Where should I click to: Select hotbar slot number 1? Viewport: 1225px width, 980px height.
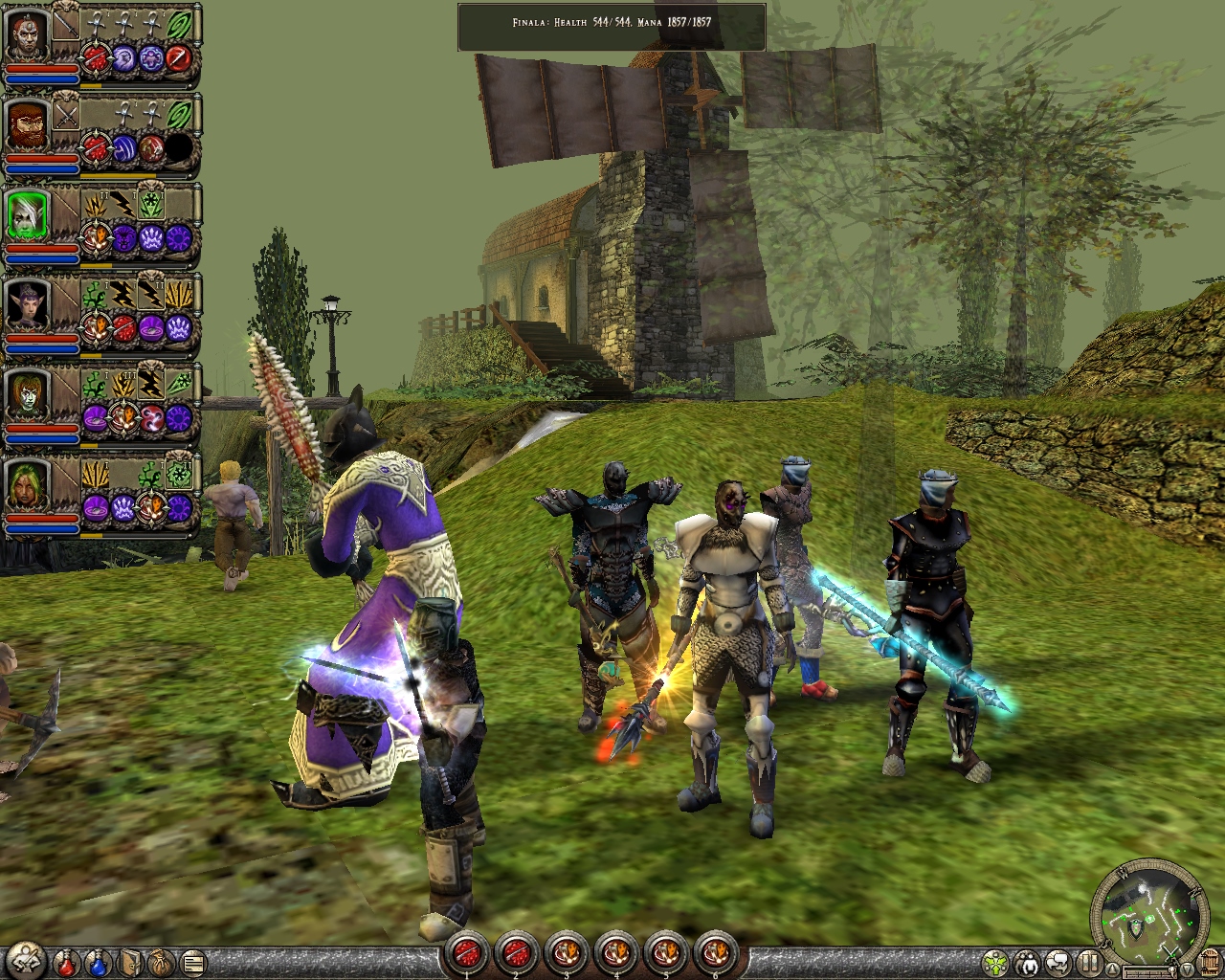click(466, 953)
